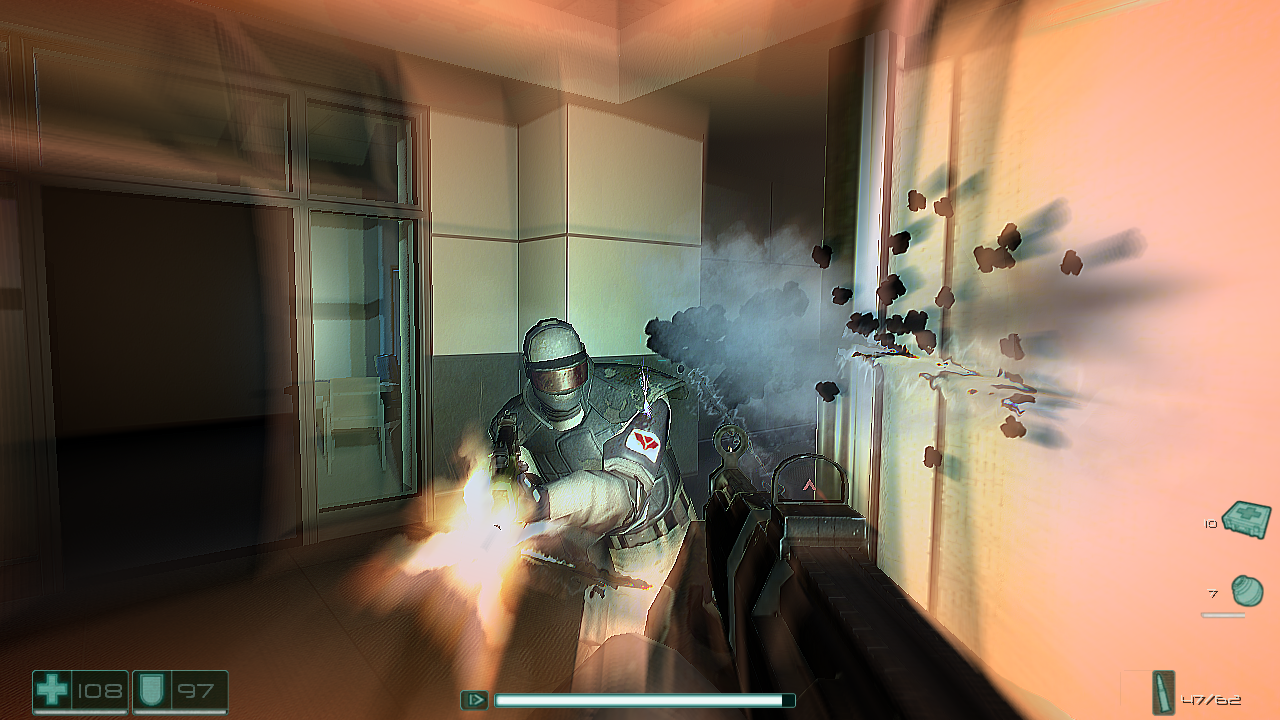The image size is (1280, 720).
Task: Click the slow-mo reflex arrow icon
Action: pyautogui.click(x=474, y=697)
